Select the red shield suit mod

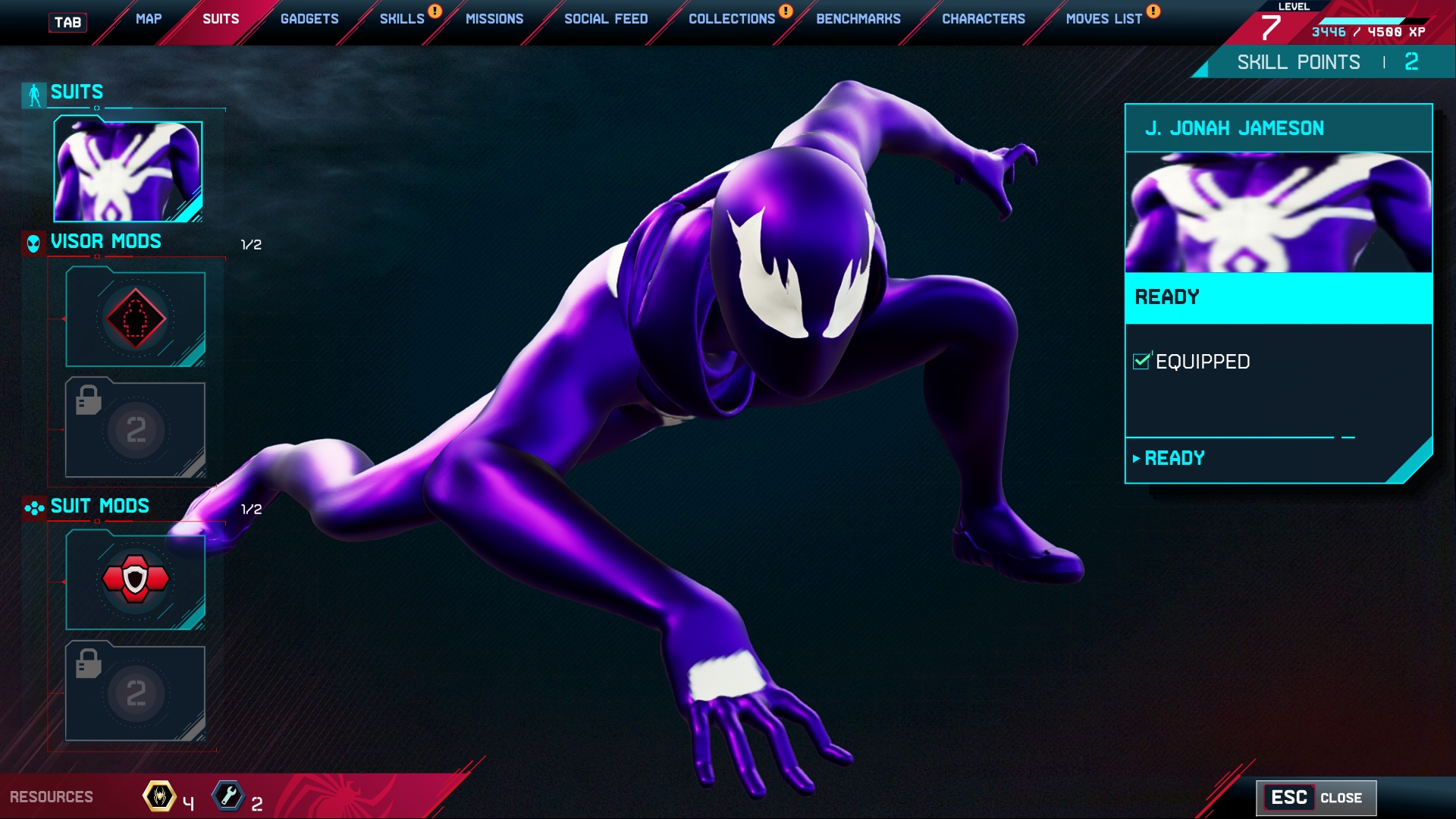pyautogui.click(x=135, y=580)
